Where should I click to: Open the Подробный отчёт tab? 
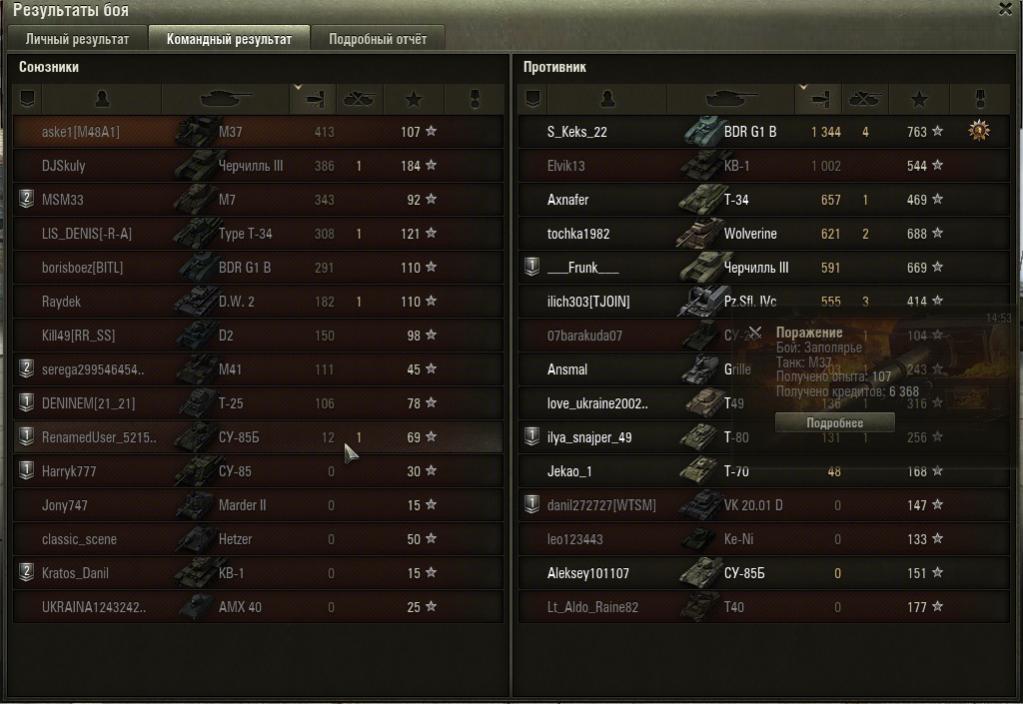tap(377, 40)
